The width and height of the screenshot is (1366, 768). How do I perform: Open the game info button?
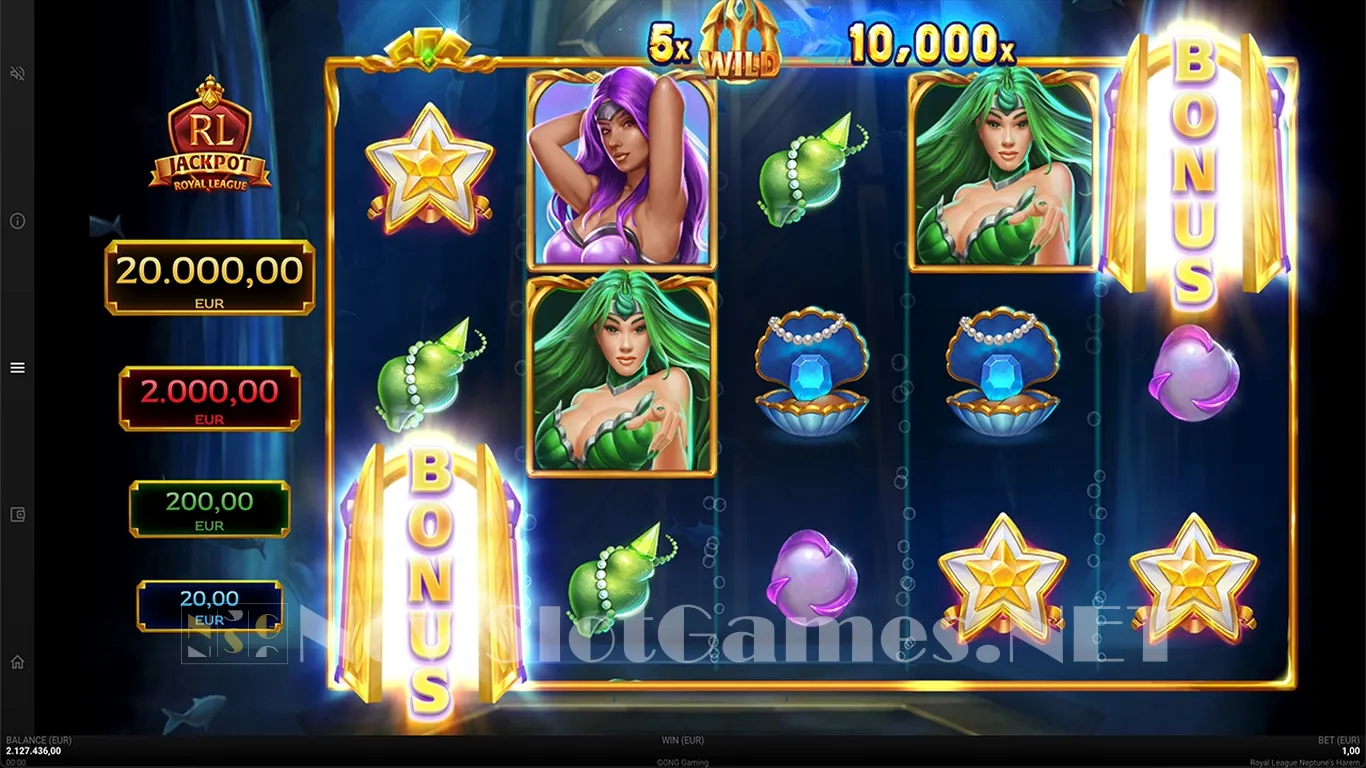coord(17,221)
